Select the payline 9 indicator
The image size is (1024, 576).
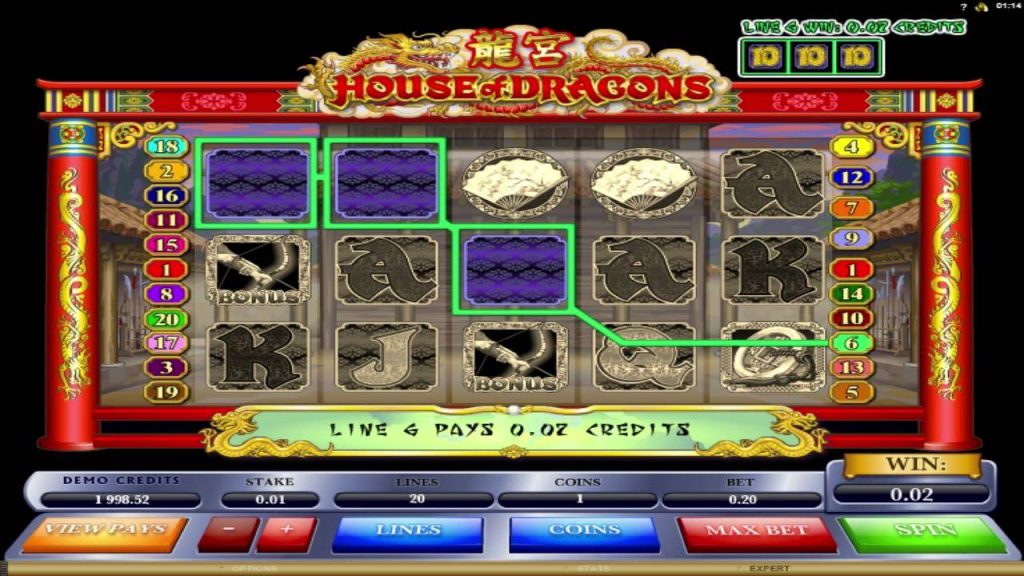tap(851, 239)
